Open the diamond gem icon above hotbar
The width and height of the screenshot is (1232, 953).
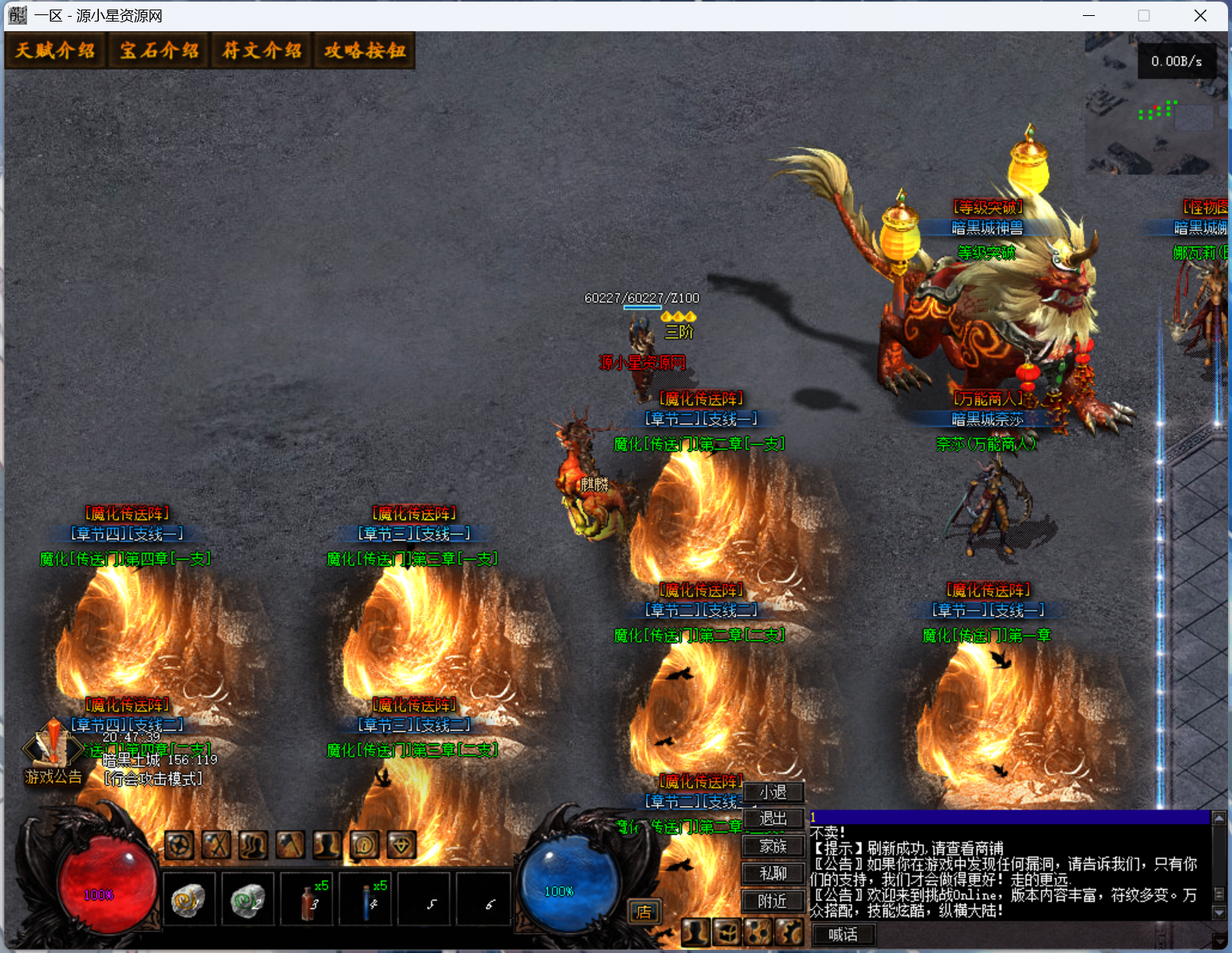401,845
